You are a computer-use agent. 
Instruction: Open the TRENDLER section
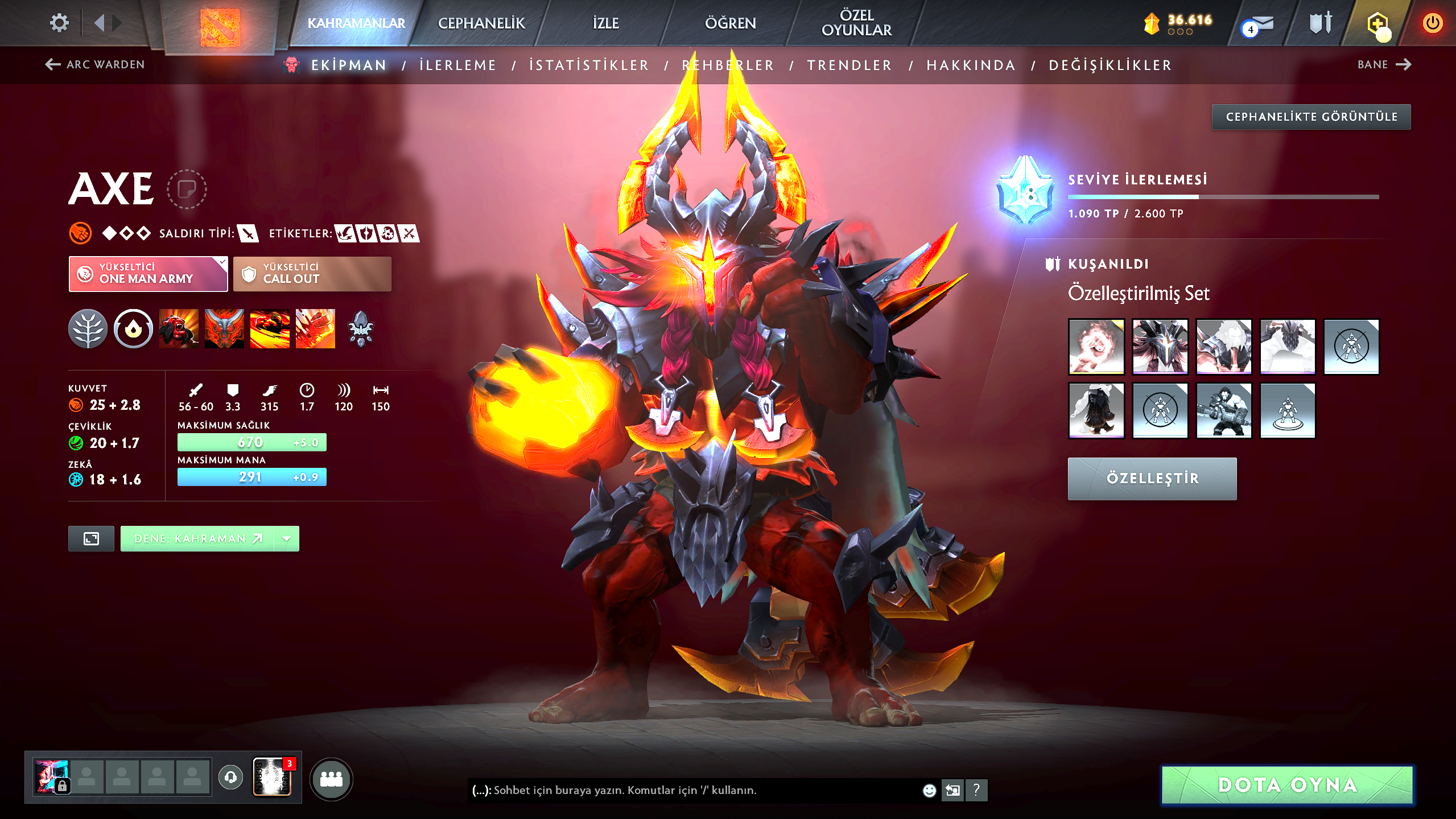(849, 65)
